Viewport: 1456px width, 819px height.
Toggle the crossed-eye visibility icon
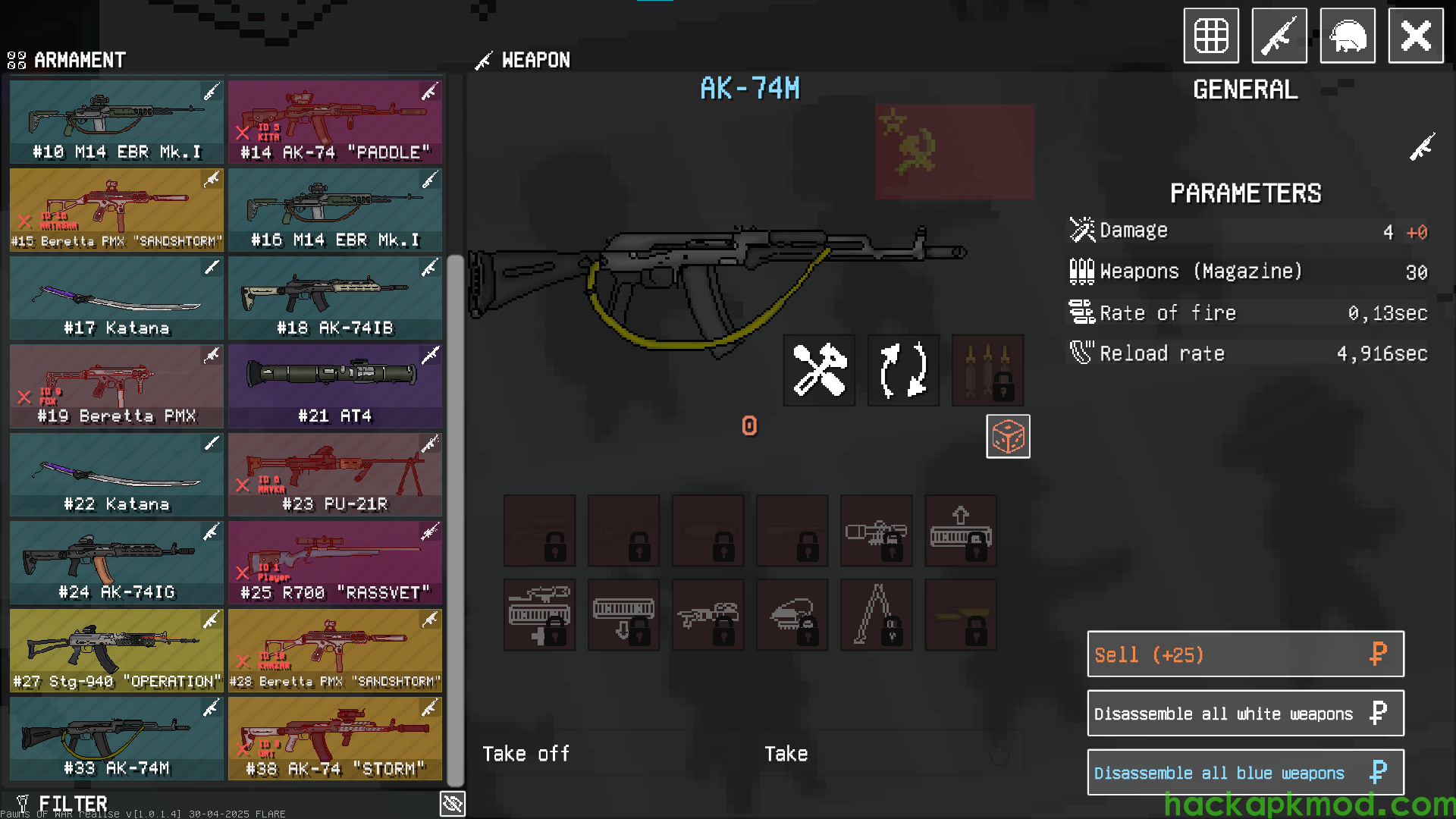453,804
